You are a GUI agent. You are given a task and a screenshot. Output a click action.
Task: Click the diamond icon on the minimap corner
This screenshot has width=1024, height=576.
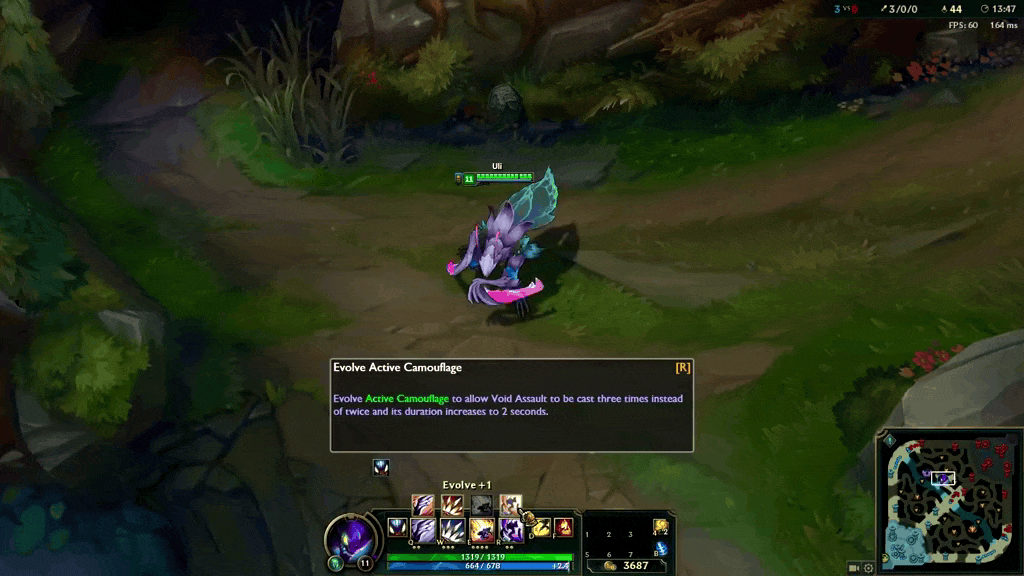(x=888, y=440)
